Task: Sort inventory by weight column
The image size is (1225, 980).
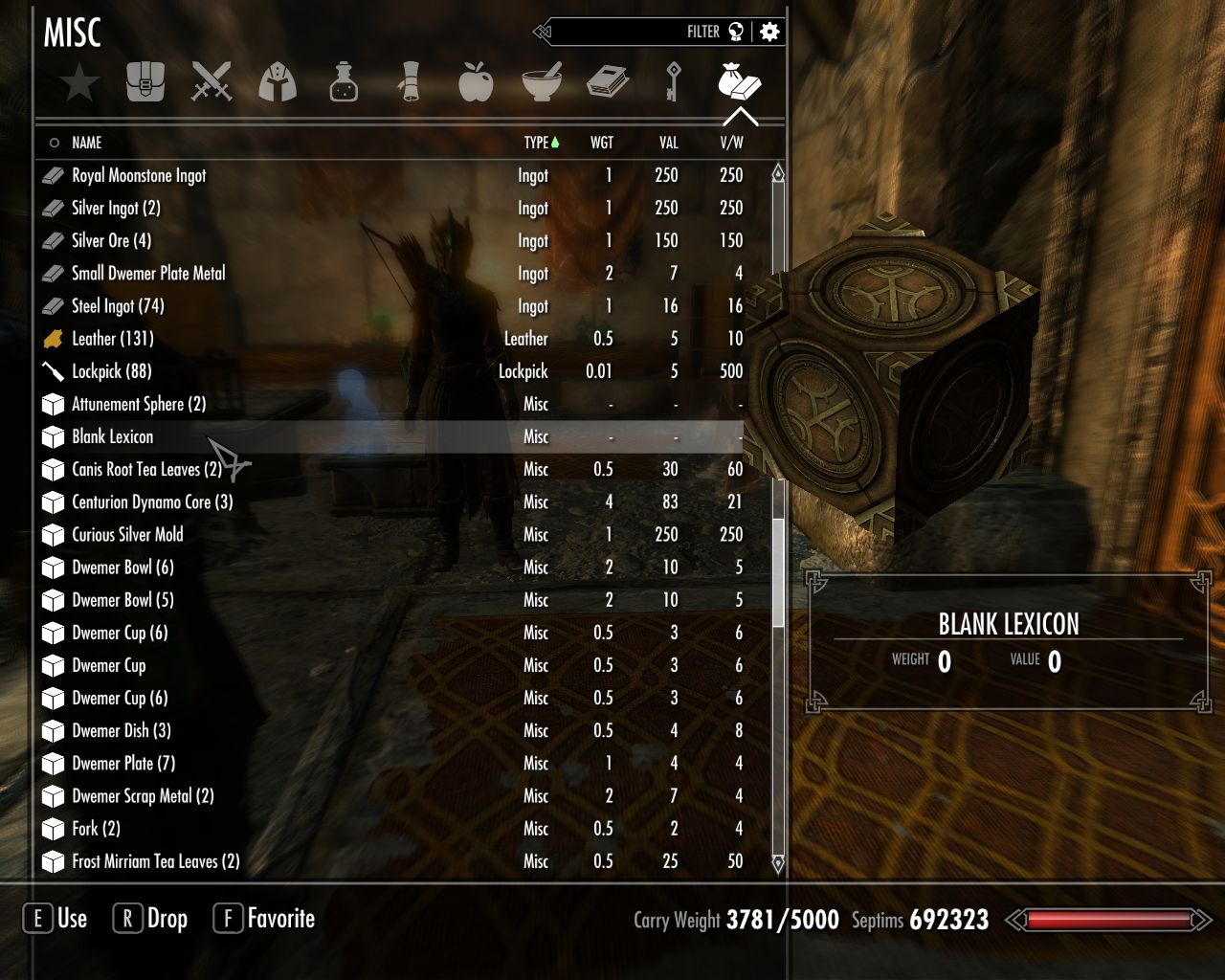Action: pyautogui.click(x=601, y=142)
